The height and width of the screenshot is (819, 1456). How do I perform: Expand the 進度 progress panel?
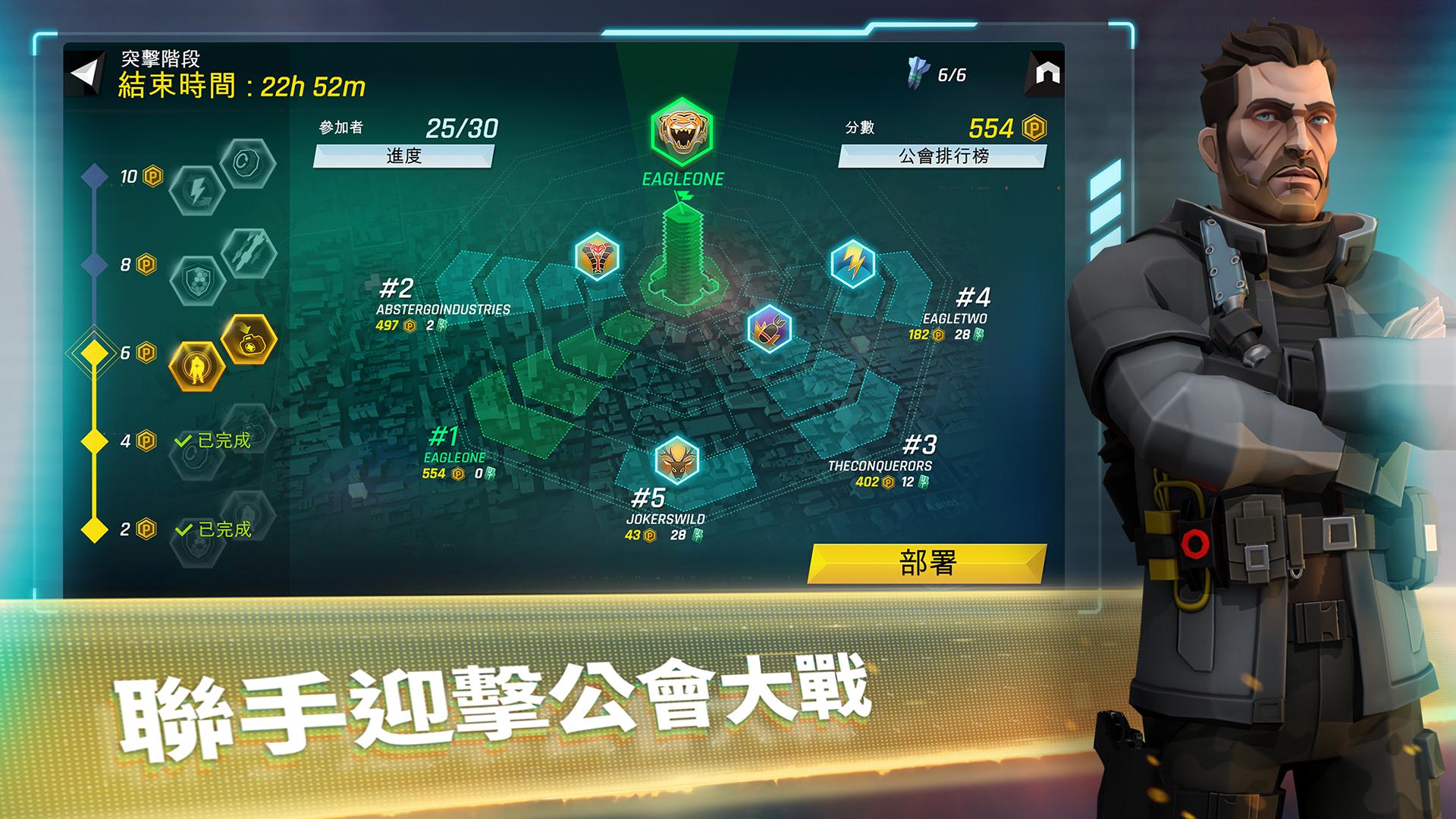coord(406,155)
